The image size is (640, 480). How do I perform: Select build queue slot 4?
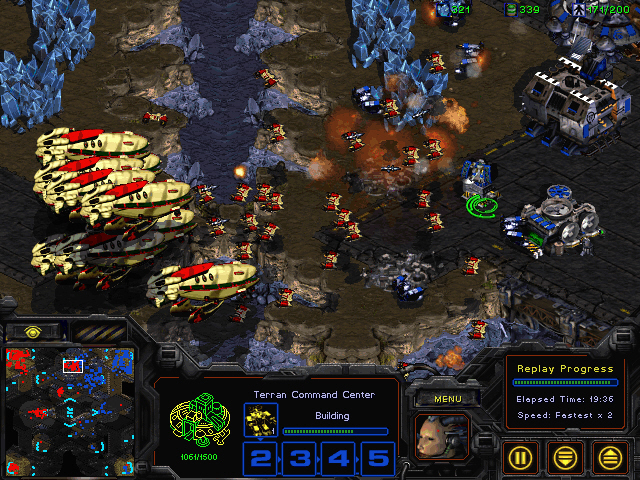click(x=338, y=459)
